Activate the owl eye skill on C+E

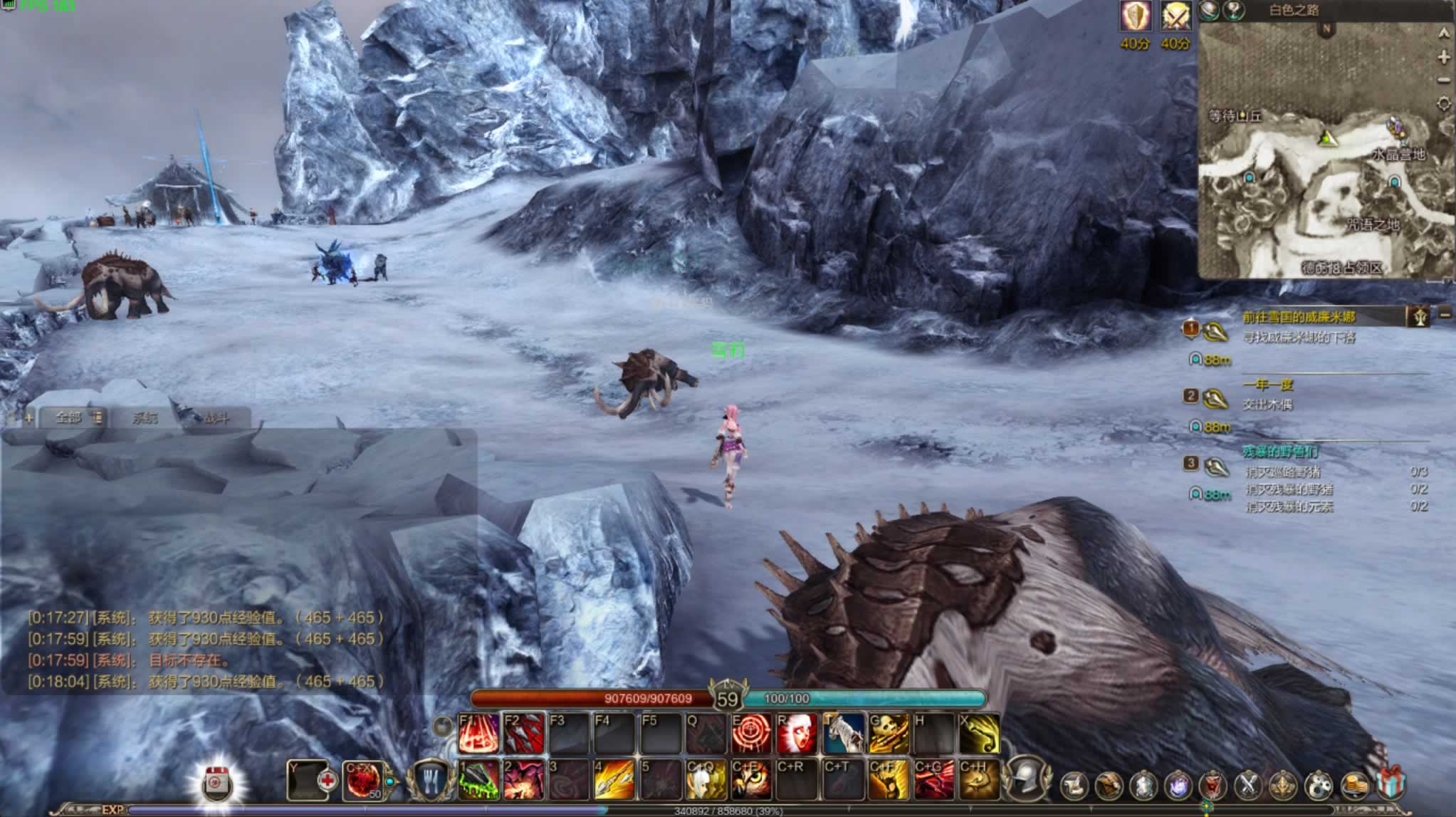click(750, 779)
